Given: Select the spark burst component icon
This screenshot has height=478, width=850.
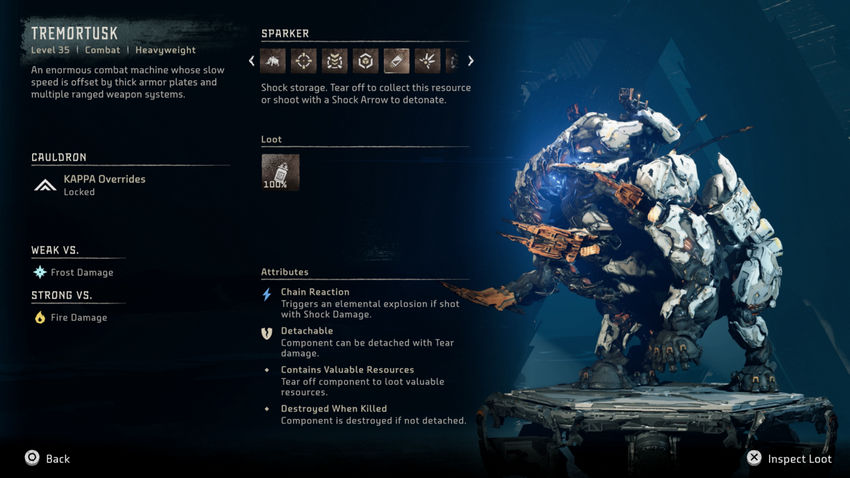Looking at the screenshot, I should pyautogui.click(x=427, y=61).
